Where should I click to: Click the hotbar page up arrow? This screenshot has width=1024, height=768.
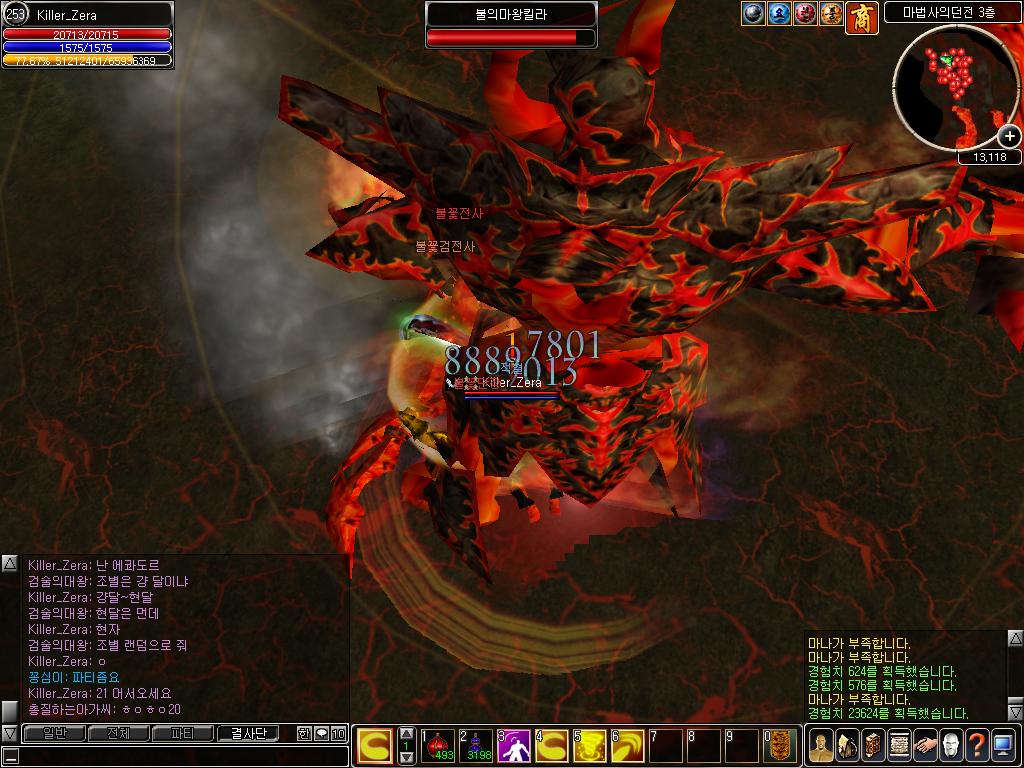tap(407, 734)
